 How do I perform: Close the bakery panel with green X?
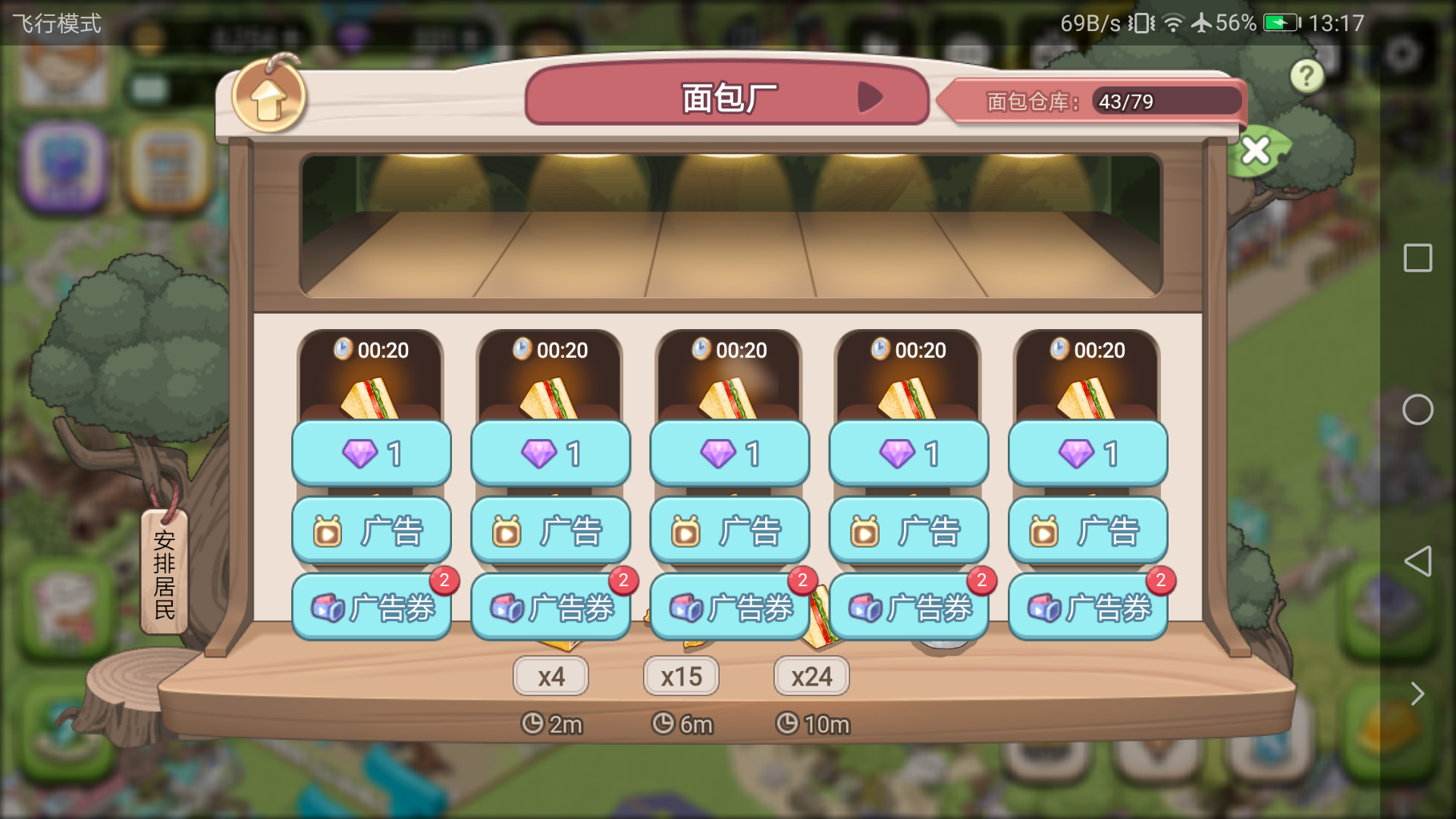[x=1255, y=150]
